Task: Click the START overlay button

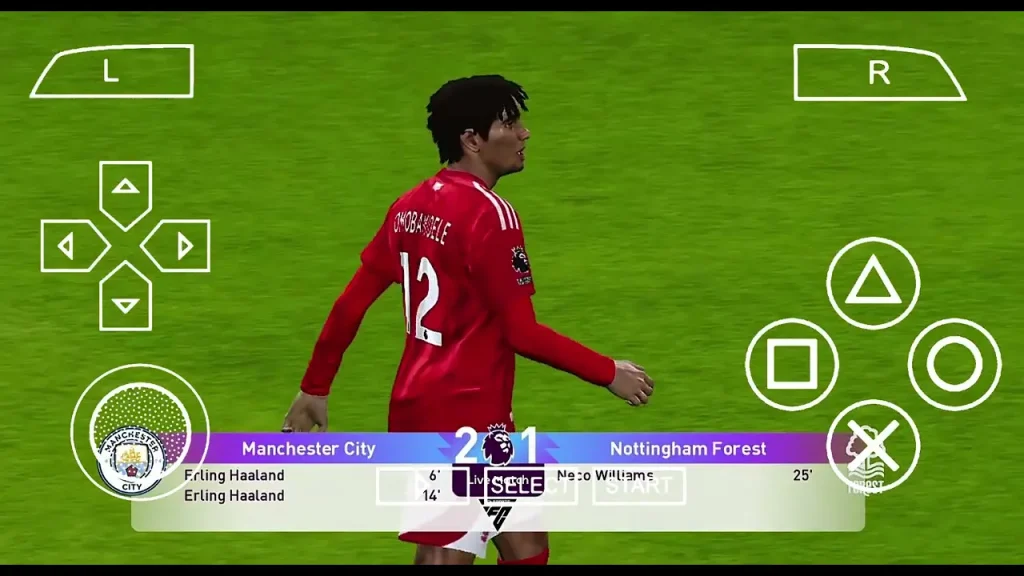Action: (638, 486)
